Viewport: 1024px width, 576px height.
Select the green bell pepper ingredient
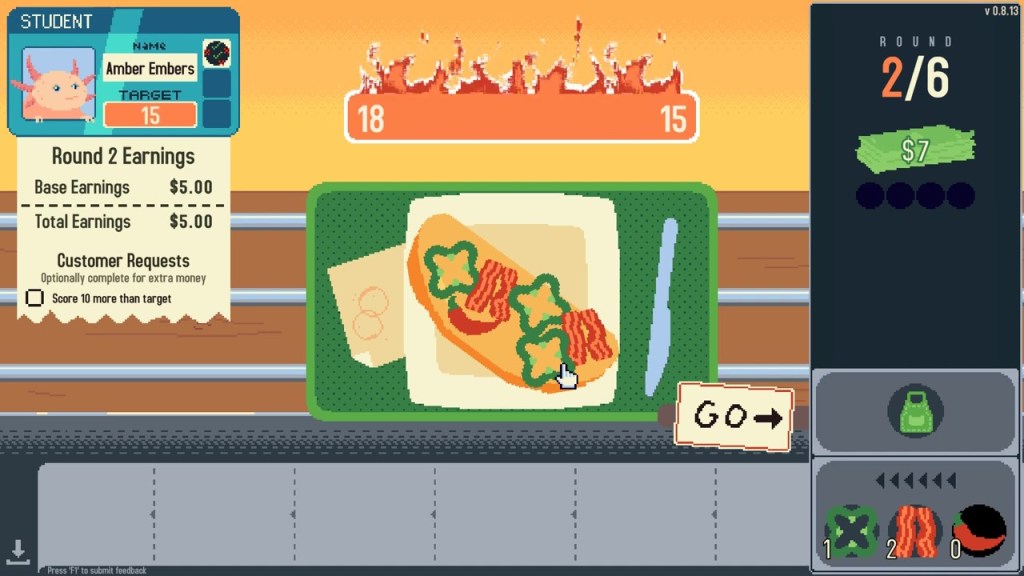pos(851,530)
